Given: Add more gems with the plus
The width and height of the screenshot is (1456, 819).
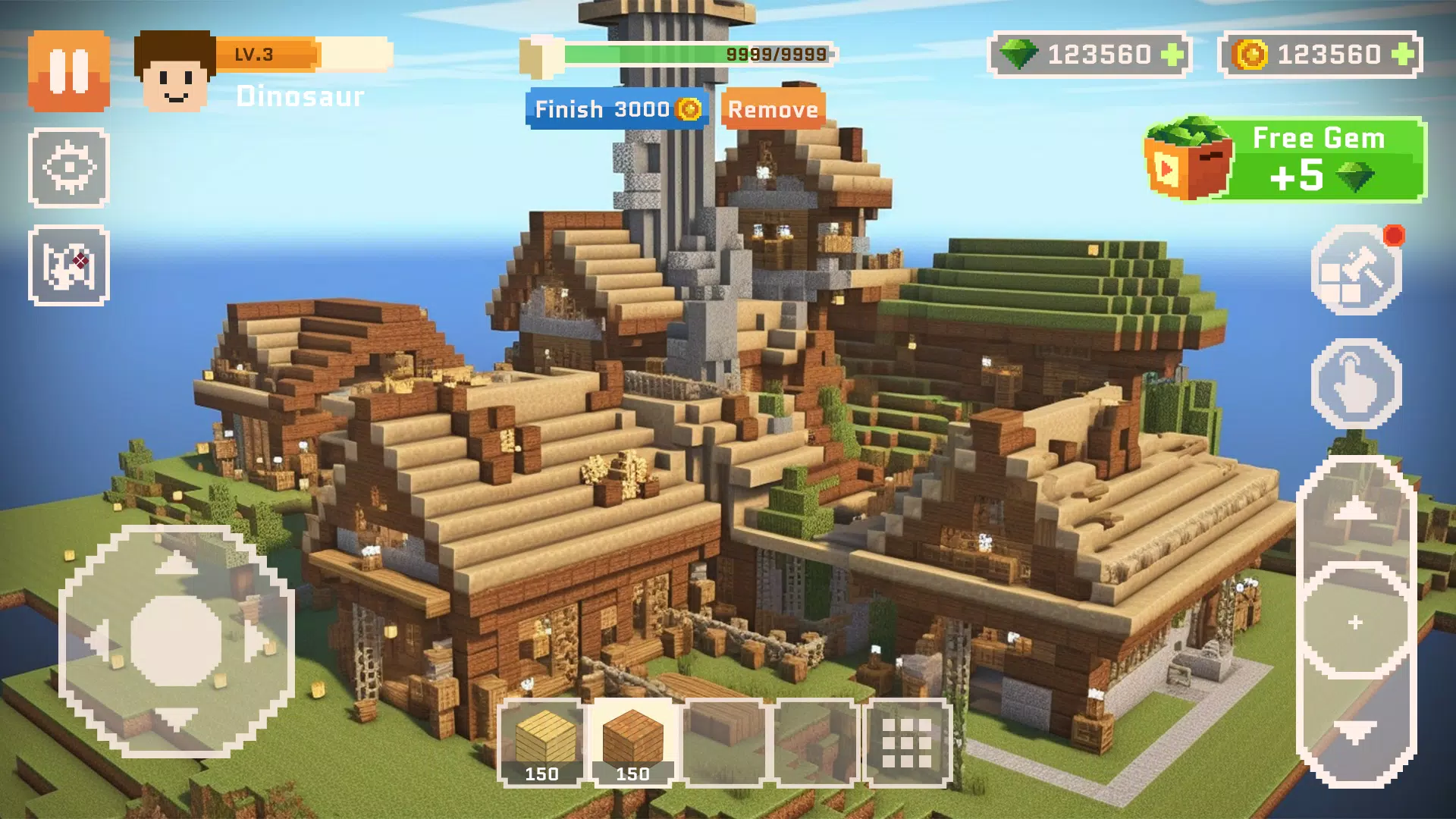Looking at the screenshot, I should point(1172,55).
